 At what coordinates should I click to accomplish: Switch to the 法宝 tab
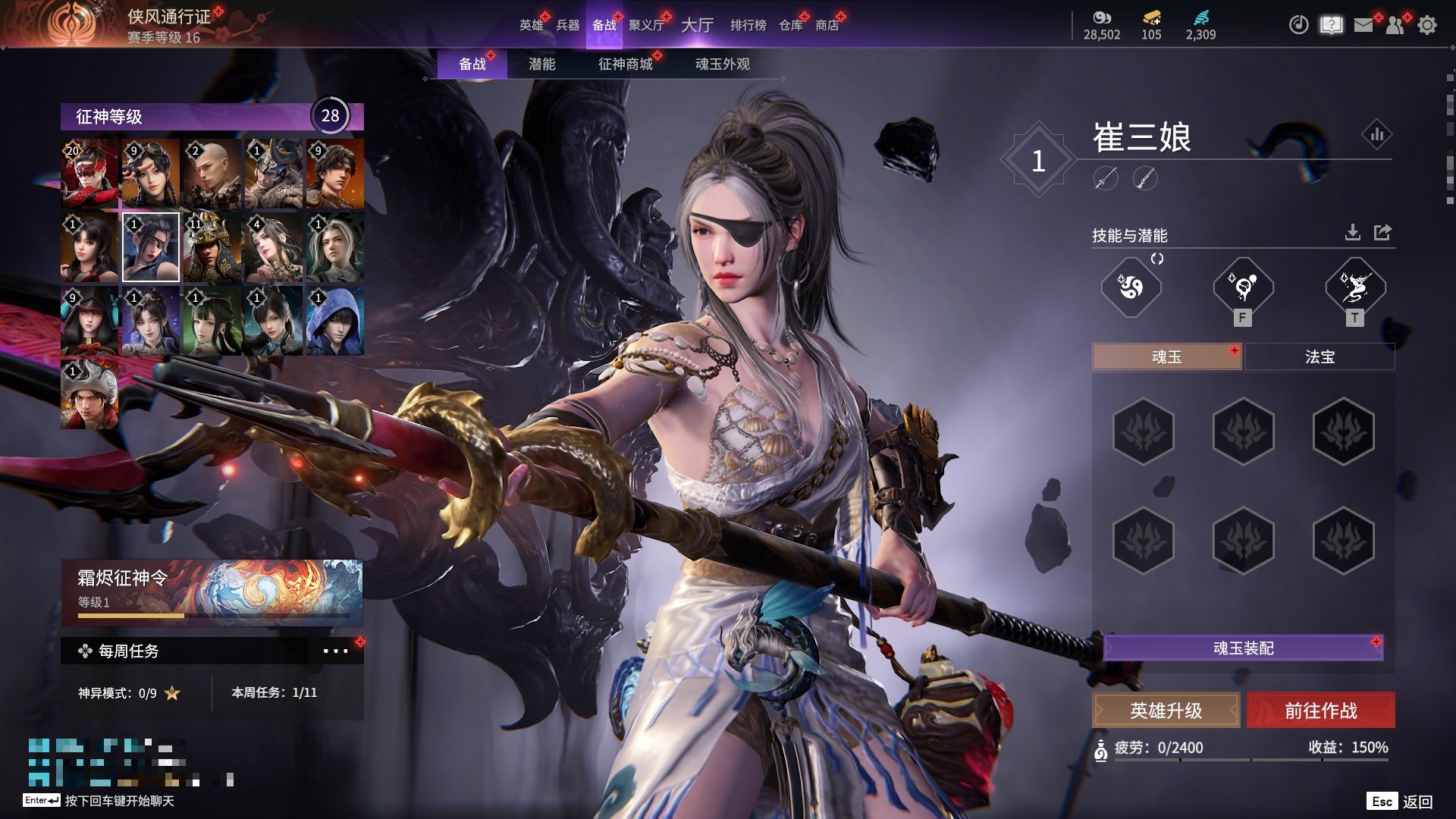[x=1319, y=356]
